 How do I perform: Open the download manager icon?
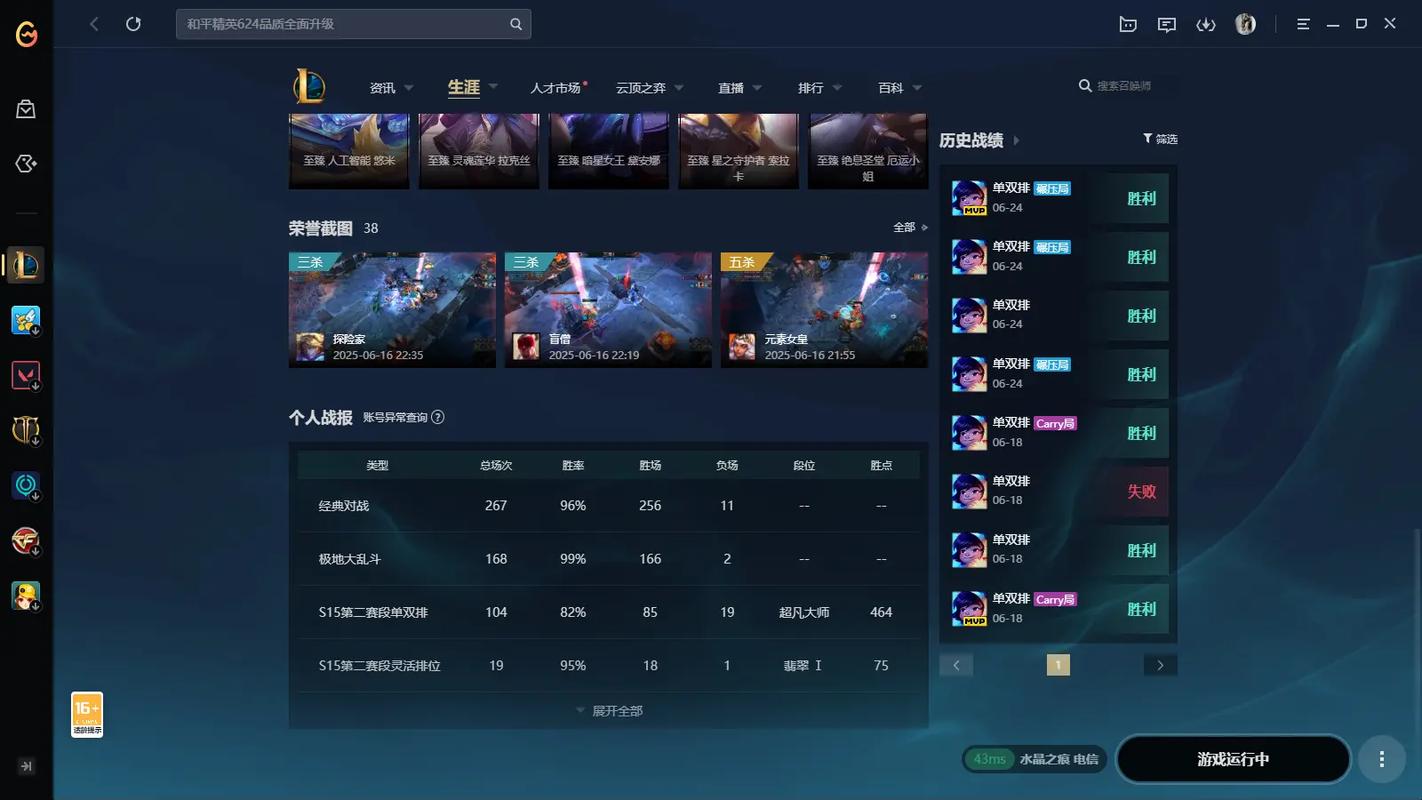1205,23
